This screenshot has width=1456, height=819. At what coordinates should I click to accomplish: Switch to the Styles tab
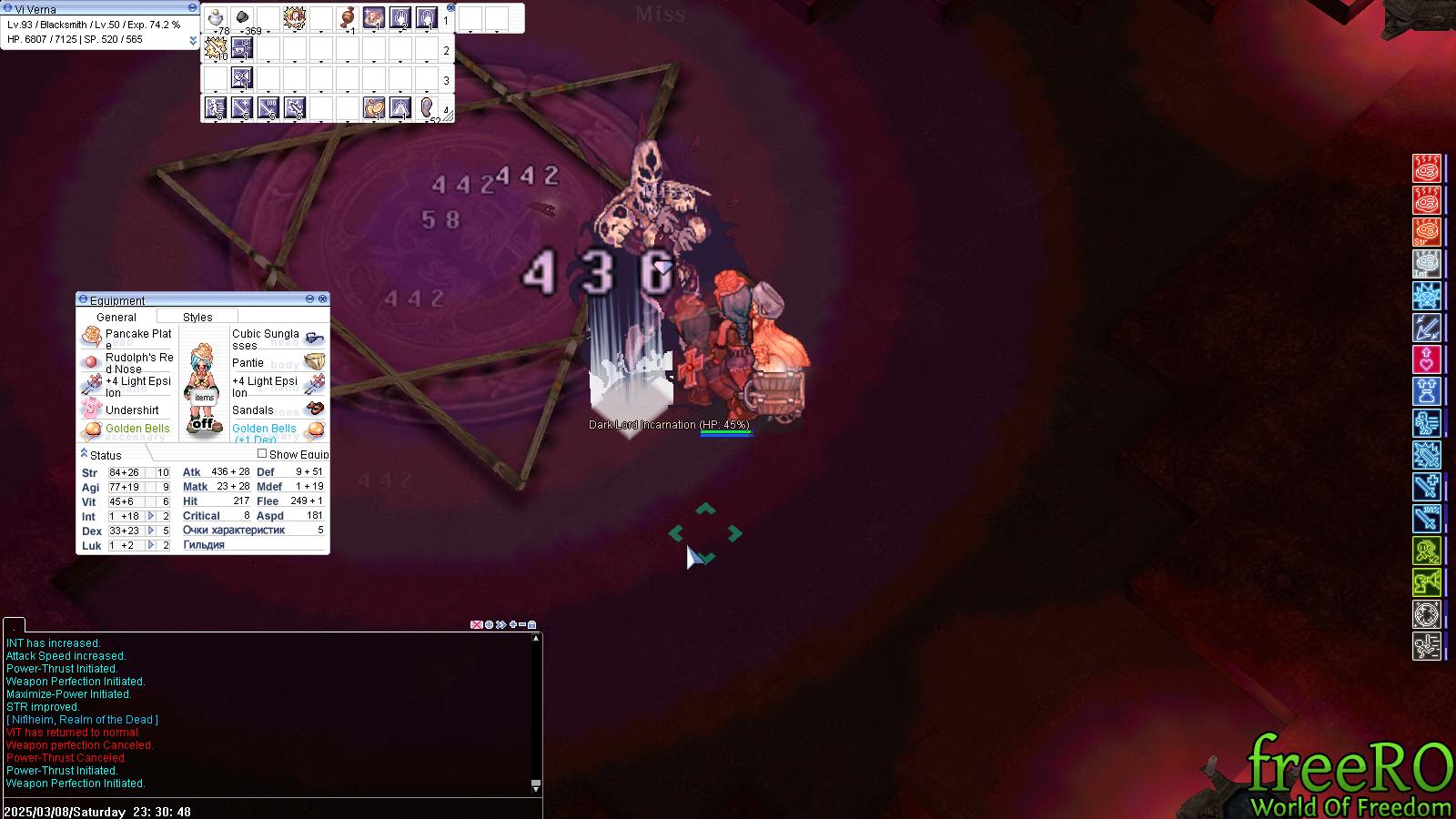tap(197, 317)
